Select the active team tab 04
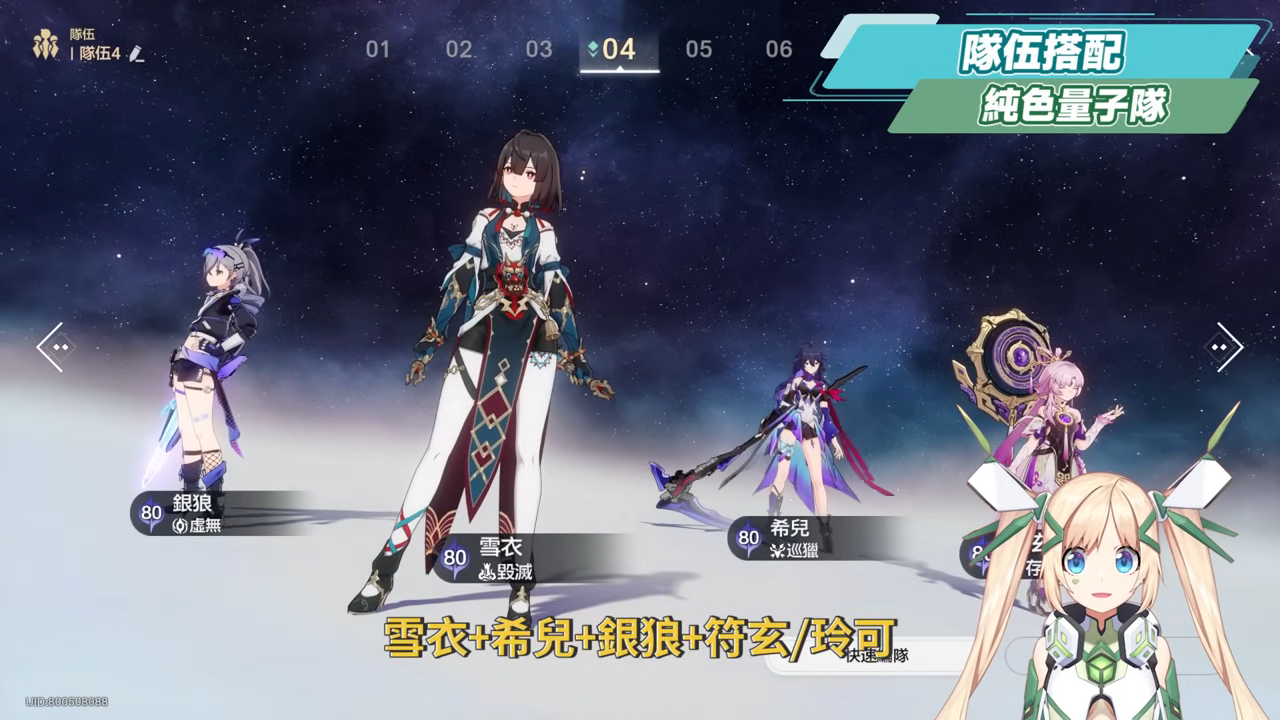Screen dimensions: 1280x720 pyautogui.click(x=619, y=49)
